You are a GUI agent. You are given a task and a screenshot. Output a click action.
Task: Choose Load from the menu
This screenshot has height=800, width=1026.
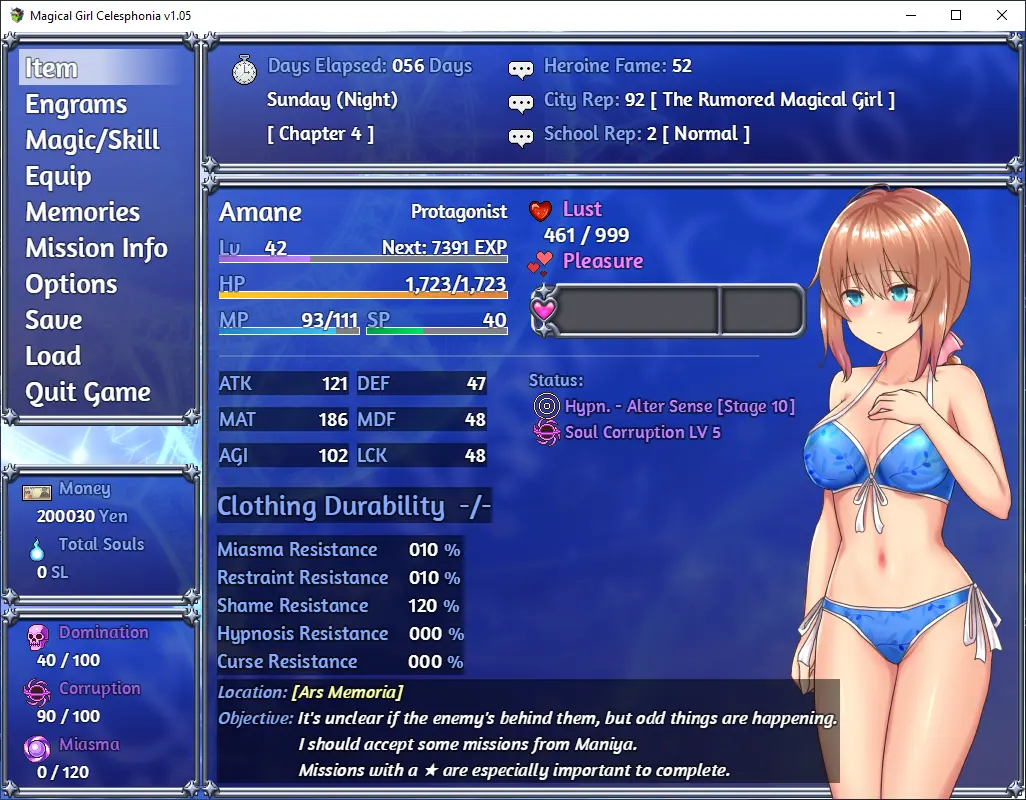point(53,356)
